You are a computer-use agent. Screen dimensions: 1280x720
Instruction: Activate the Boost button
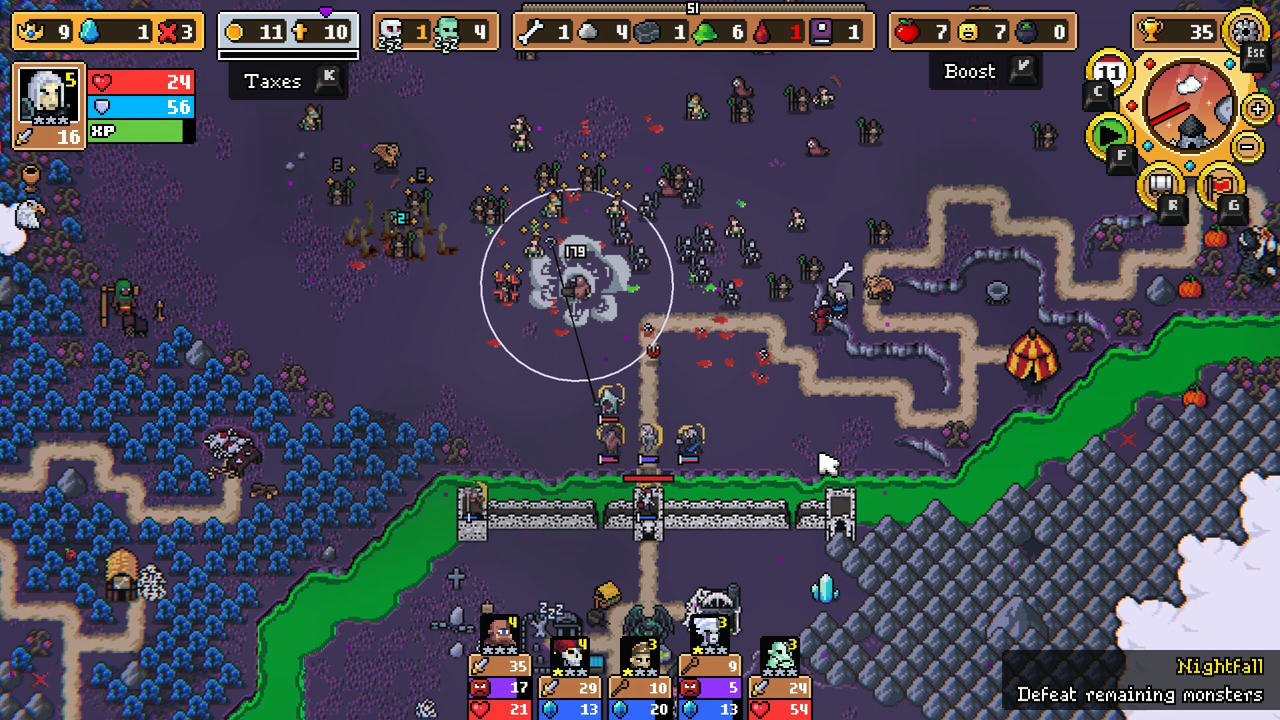pyautogui.click(x=969, y=71)
